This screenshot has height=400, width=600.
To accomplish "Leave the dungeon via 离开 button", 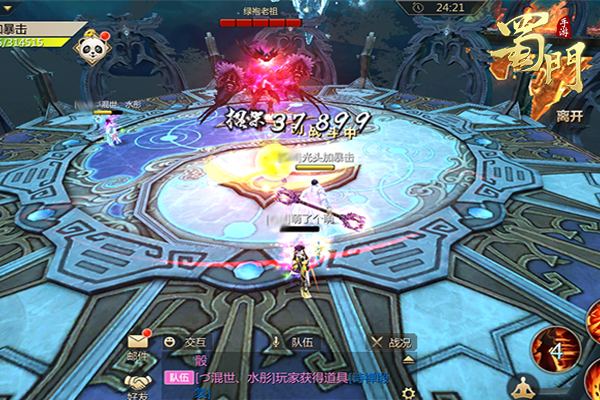I will click(569, 115).
